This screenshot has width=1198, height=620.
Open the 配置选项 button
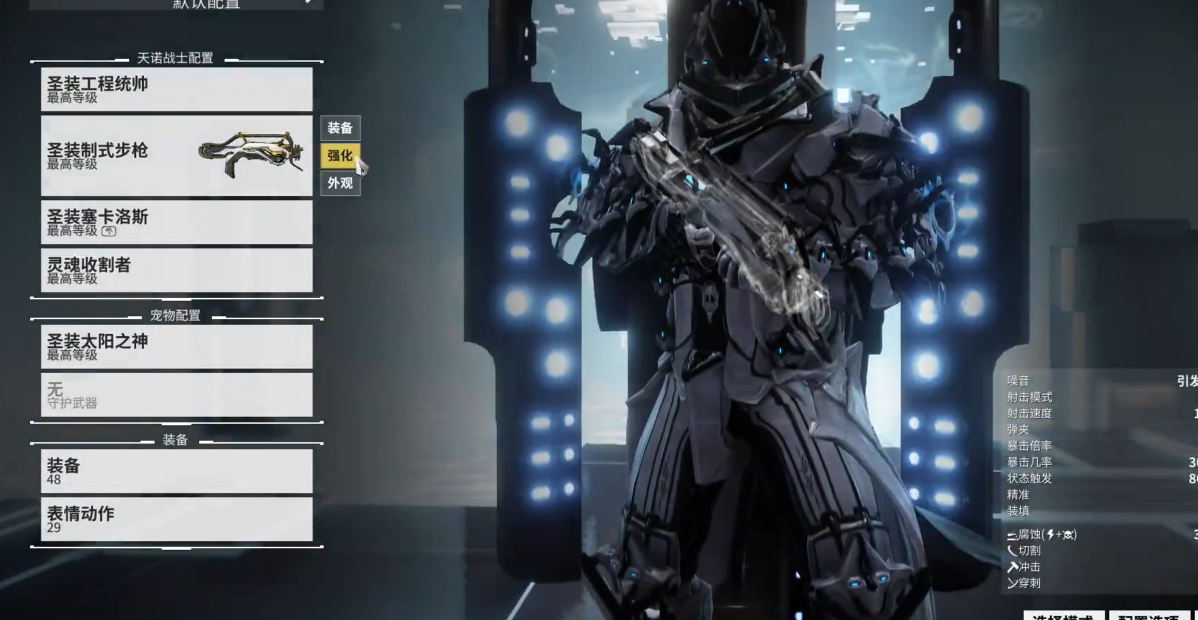click(1148, 615)
